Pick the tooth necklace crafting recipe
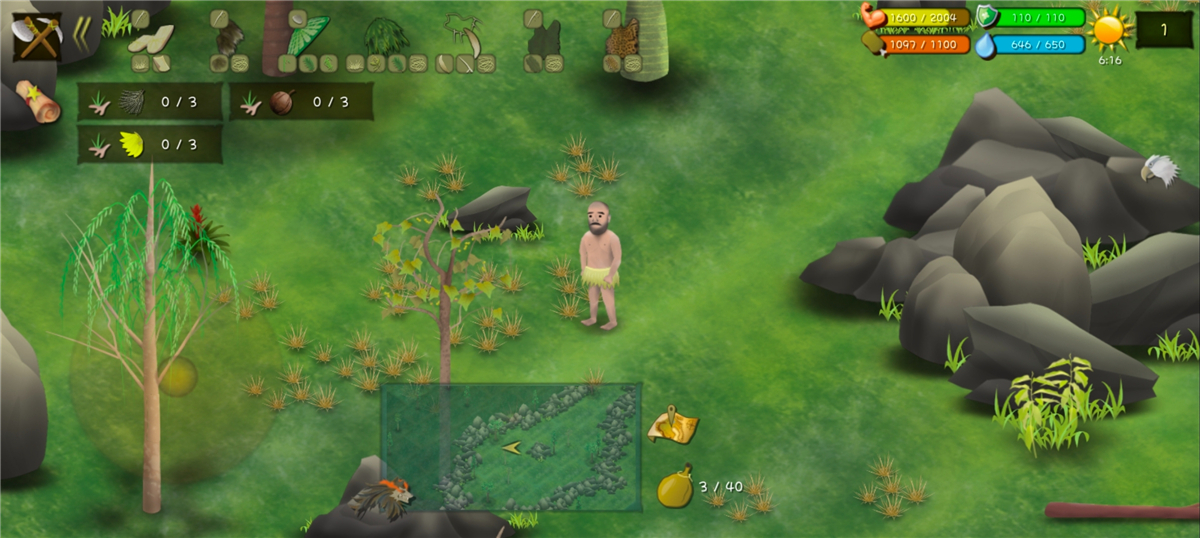This screenshot has height=538, width=1200. pos(464,36)
